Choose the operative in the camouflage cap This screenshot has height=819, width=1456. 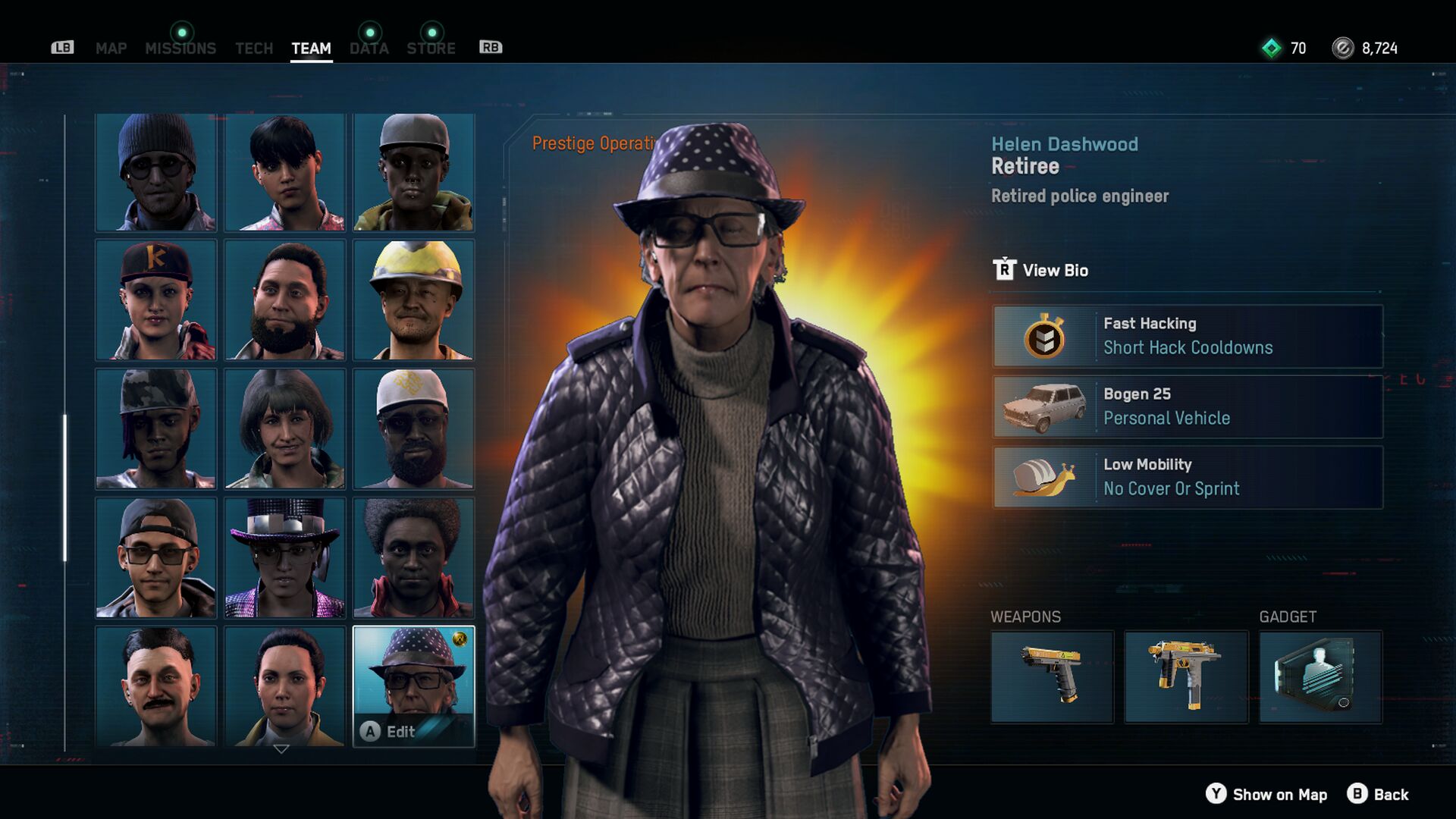(156, 428)
